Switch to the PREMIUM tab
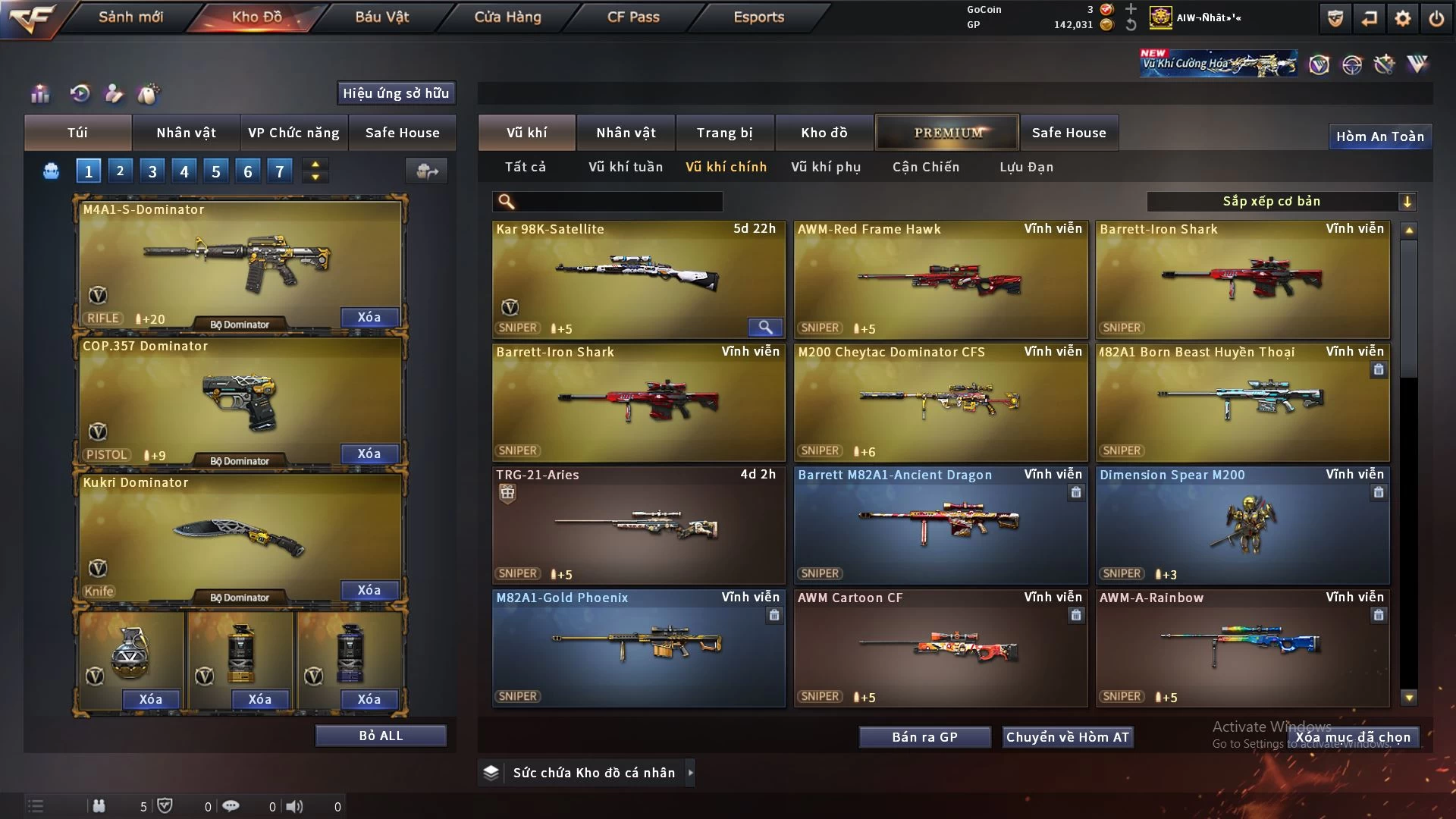 click(948, 133)
